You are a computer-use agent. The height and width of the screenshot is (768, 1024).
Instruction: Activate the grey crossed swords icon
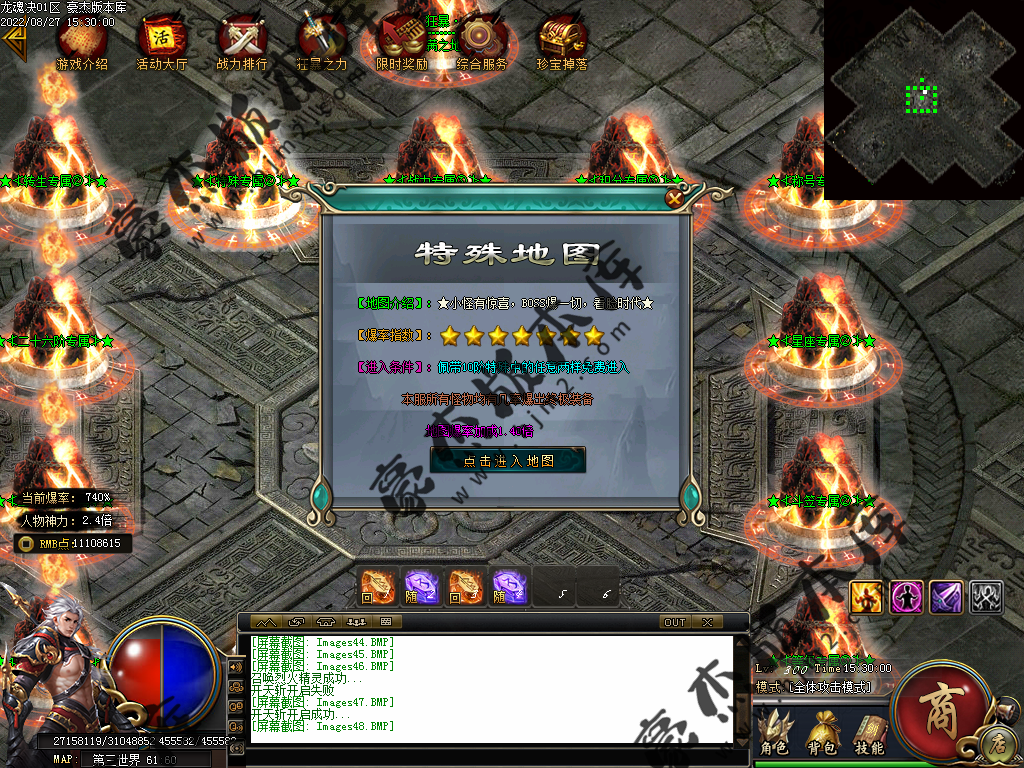point(986,597)
